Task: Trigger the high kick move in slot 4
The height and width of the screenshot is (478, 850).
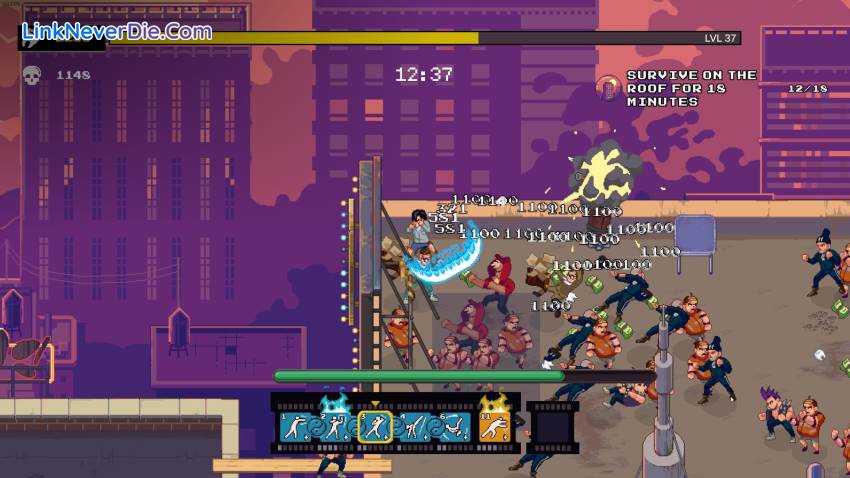Action: click(x=414, y=427)
